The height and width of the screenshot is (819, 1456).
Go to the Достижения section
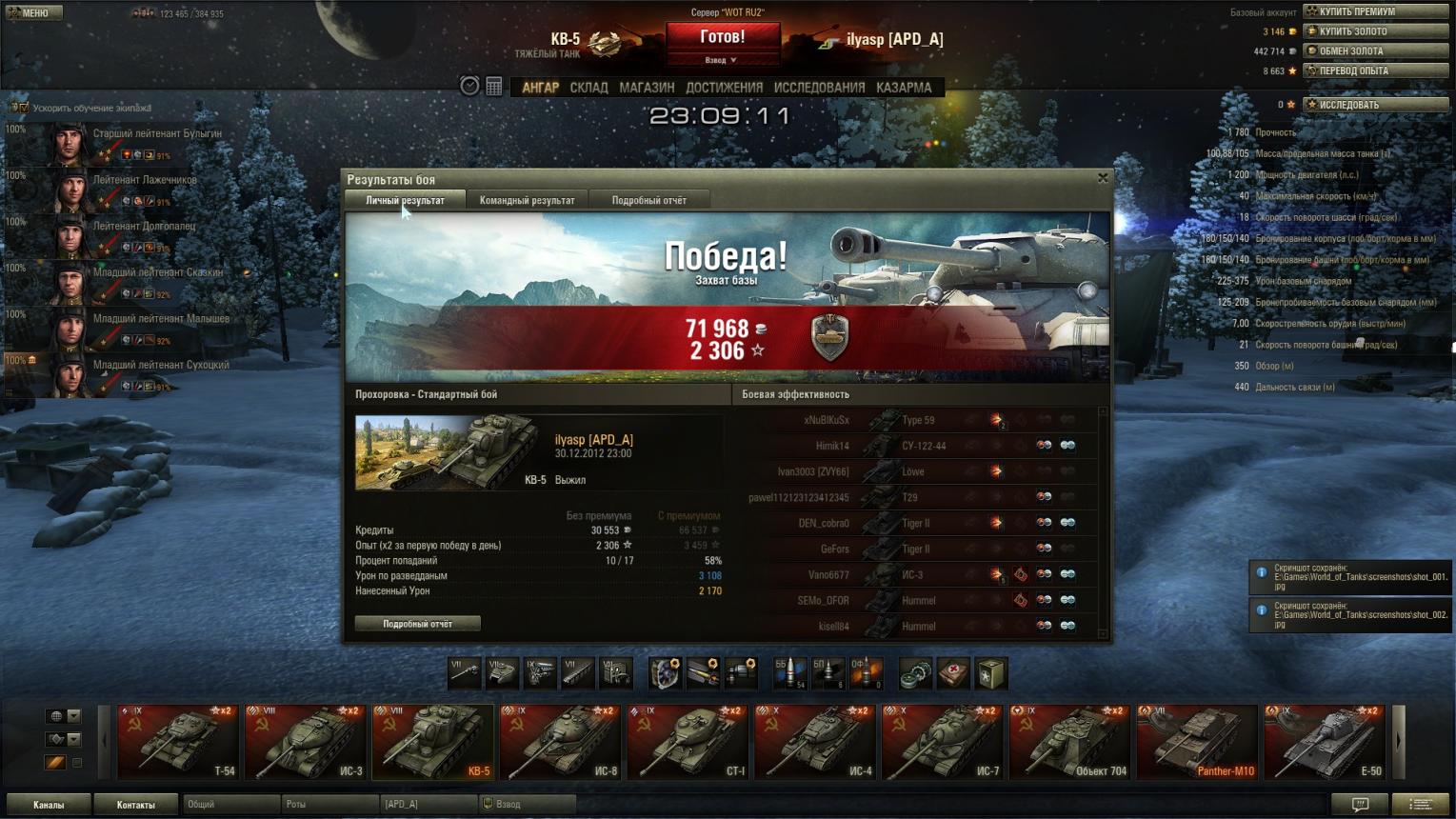coord(724,88)
